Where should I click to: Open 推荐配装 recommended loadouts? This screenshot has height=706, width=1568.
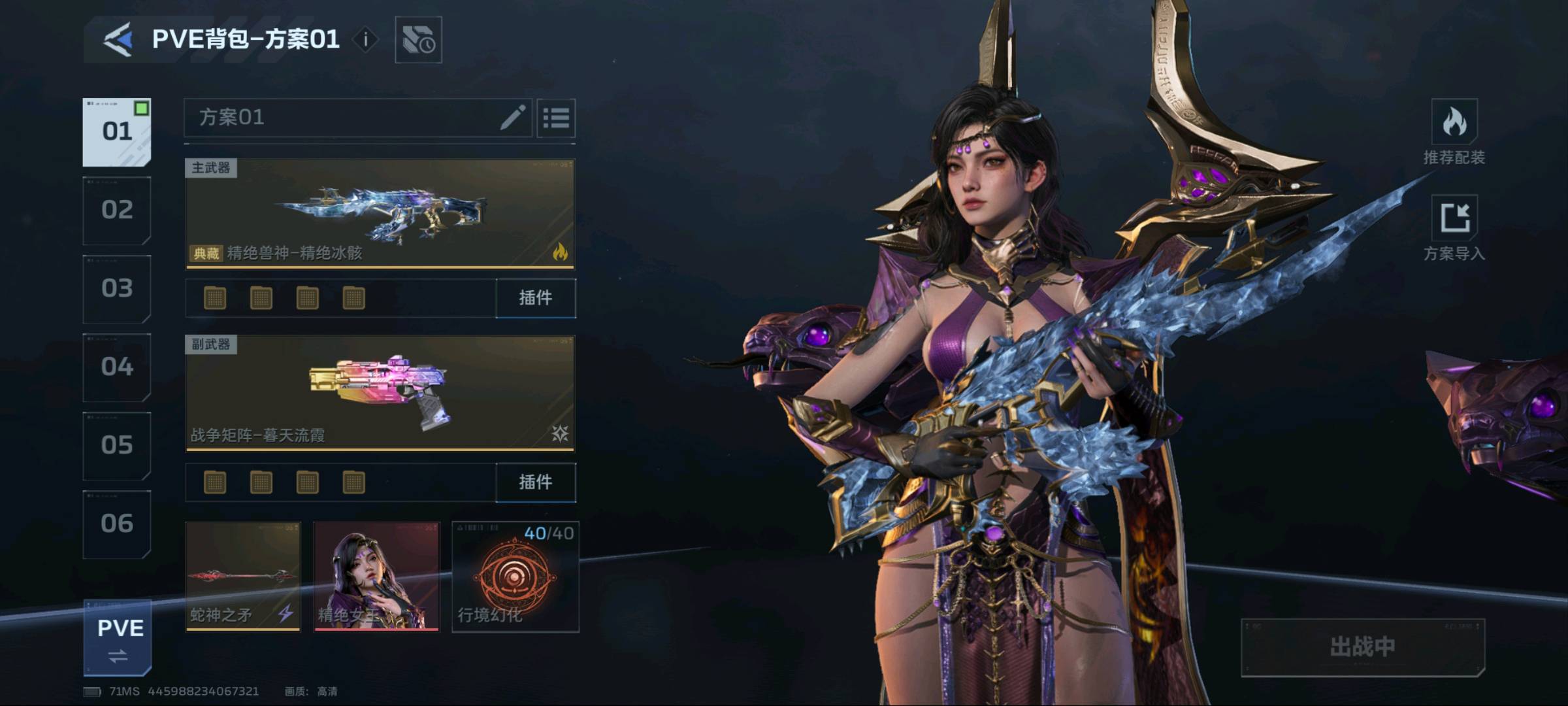point(1454,132)
